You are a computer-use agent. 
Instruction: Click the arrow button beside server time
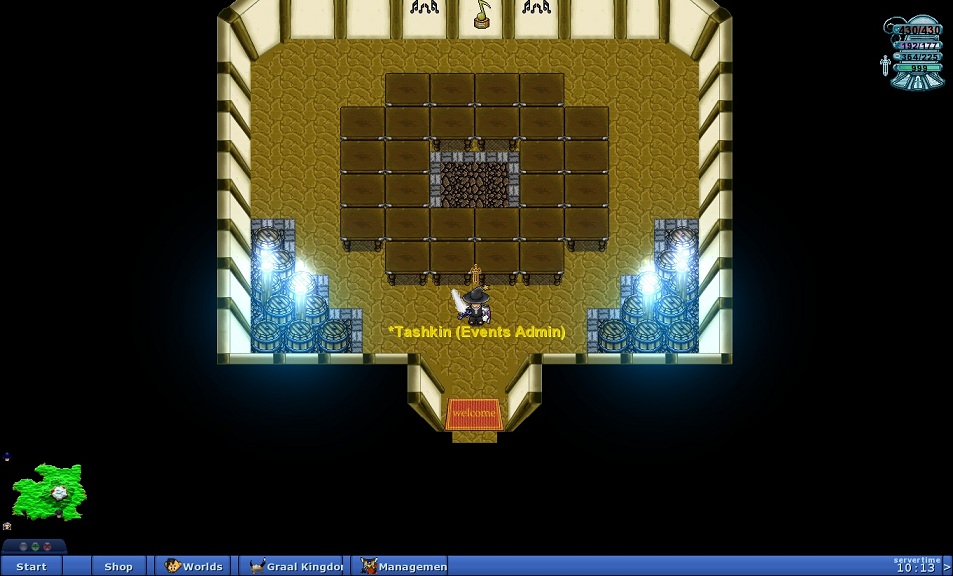946,567
